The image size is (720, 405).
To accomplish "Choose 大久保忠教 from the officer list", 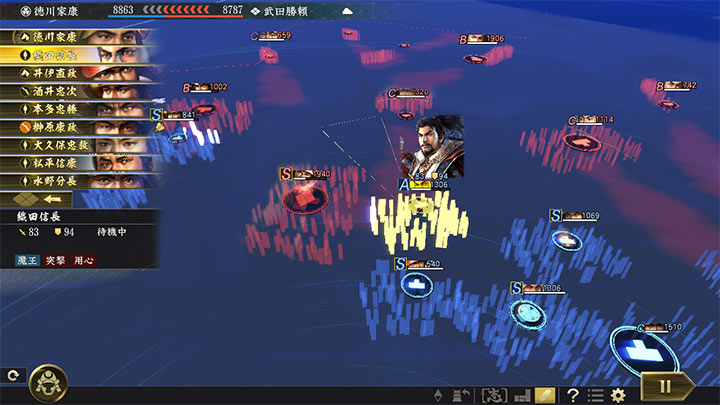I will click(78, 145).
